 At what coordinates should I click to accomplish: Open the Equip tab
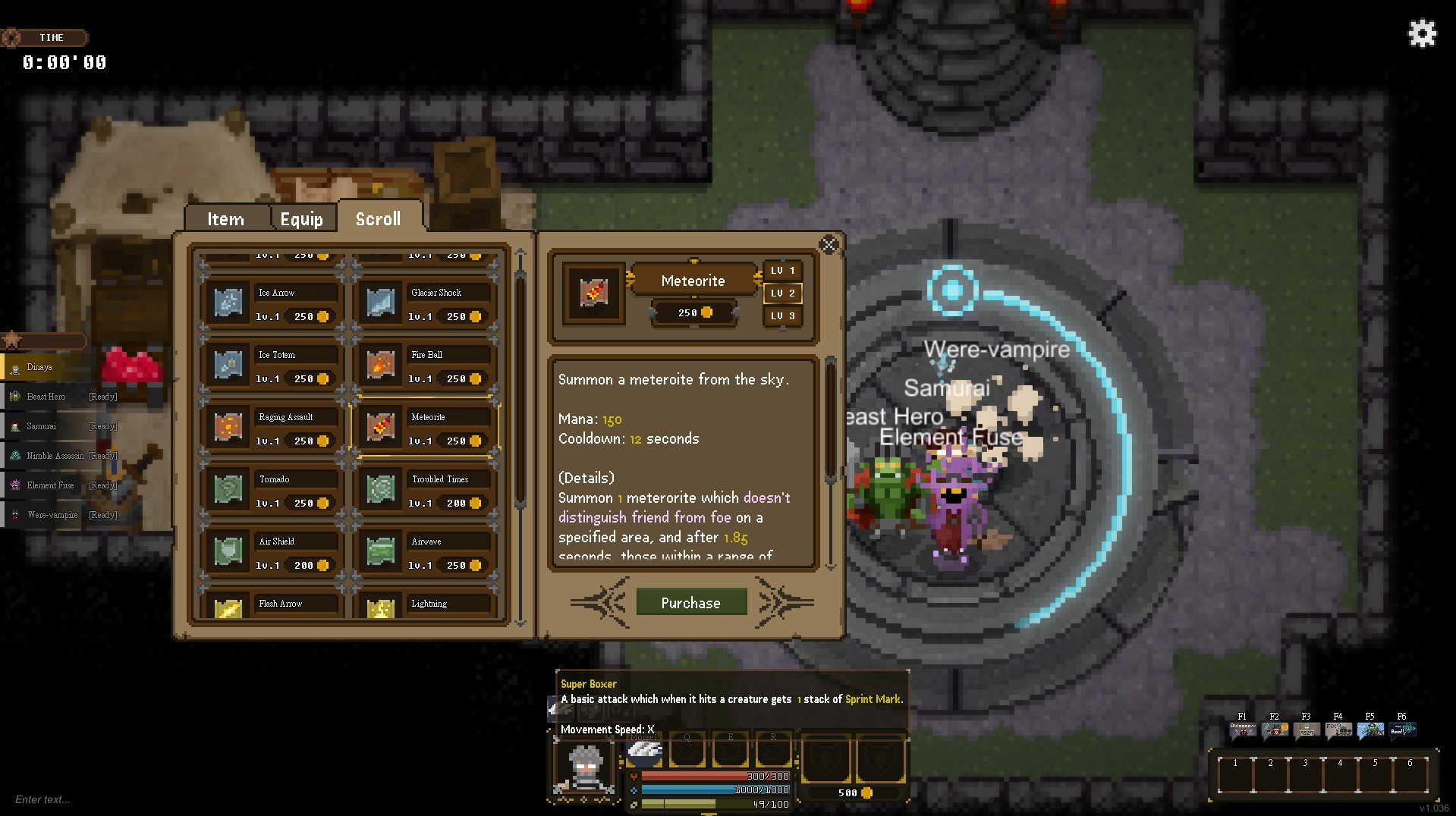pos(301,219)
